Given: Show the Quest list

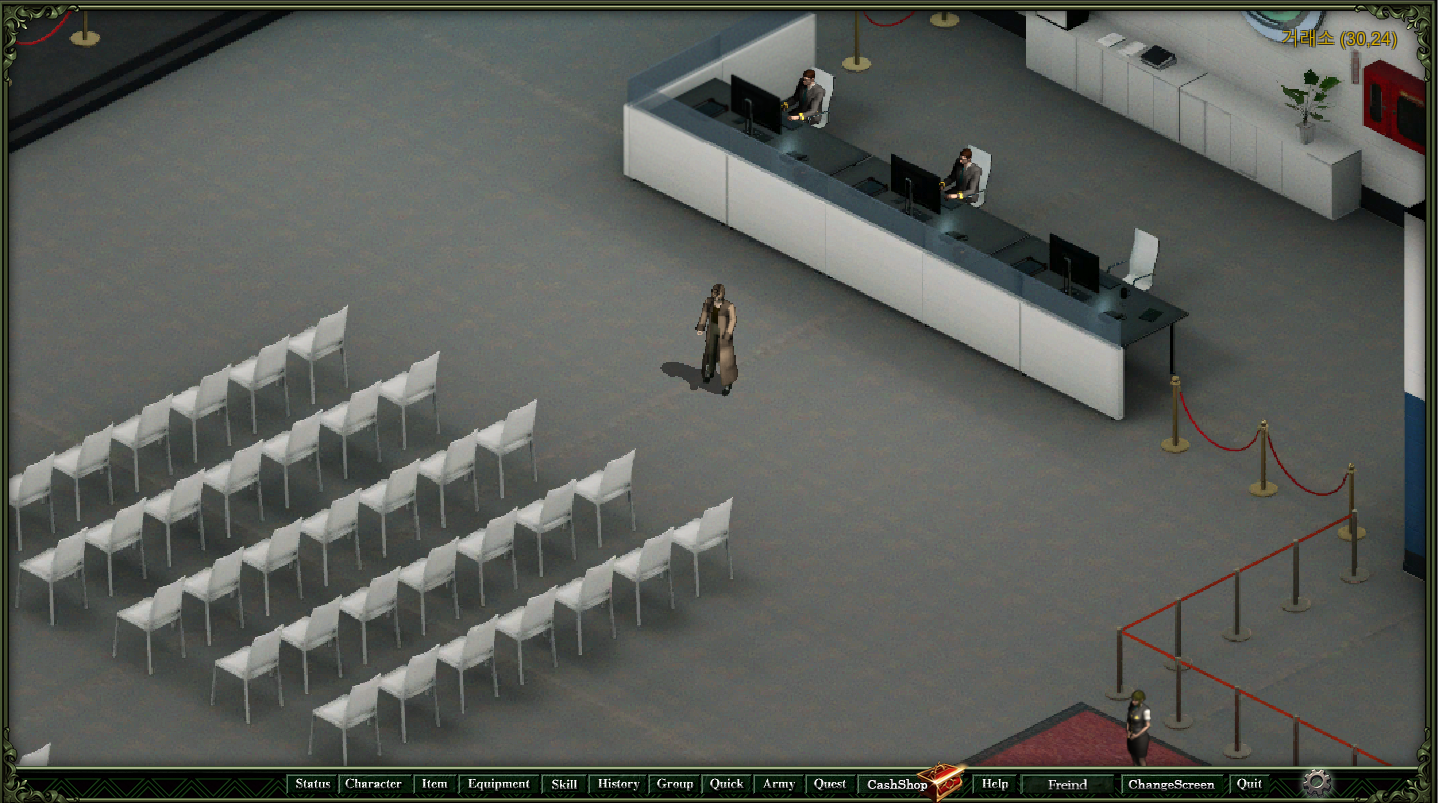Looking at the screenshot, I should point(830,784).
